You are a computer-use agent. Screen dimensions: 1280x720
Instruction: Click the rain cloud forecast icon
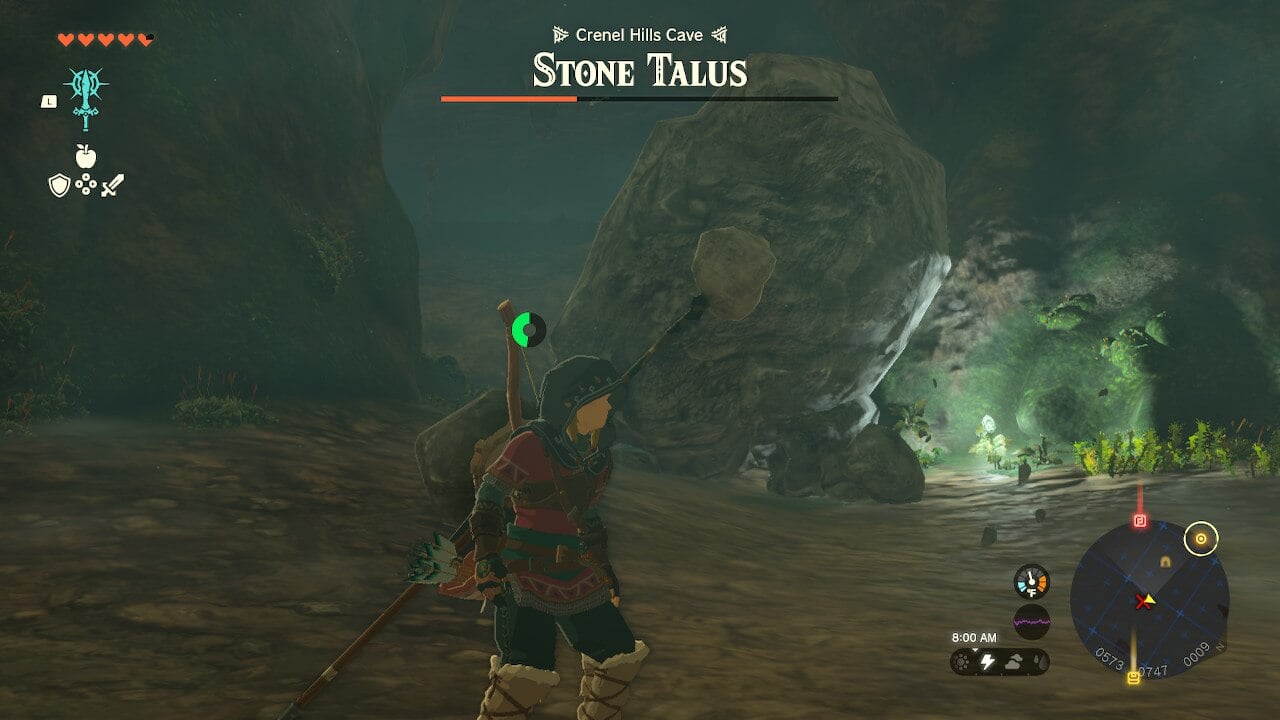(1040, 662)
